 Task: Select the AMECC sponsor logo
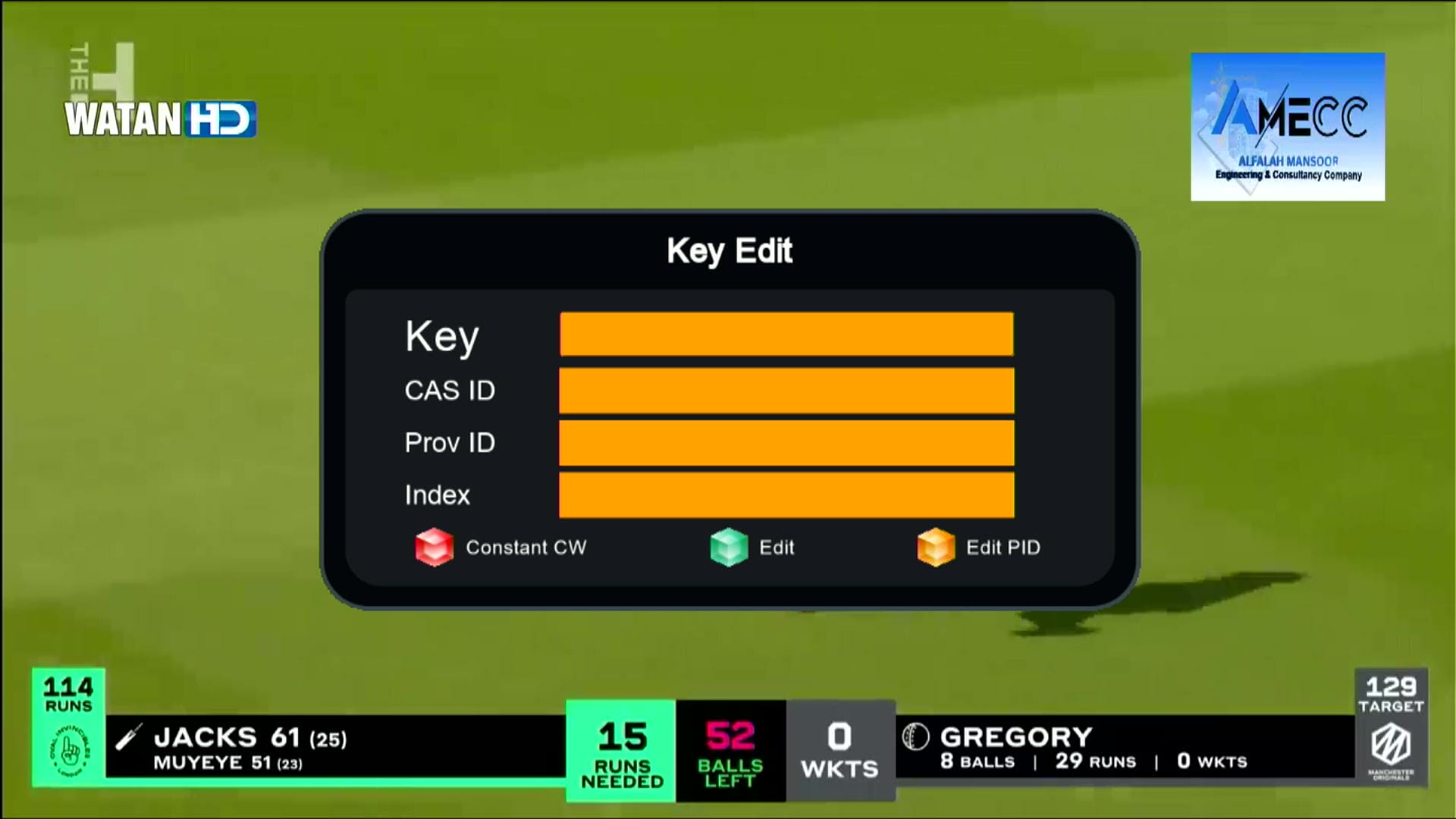(1287, 125)
